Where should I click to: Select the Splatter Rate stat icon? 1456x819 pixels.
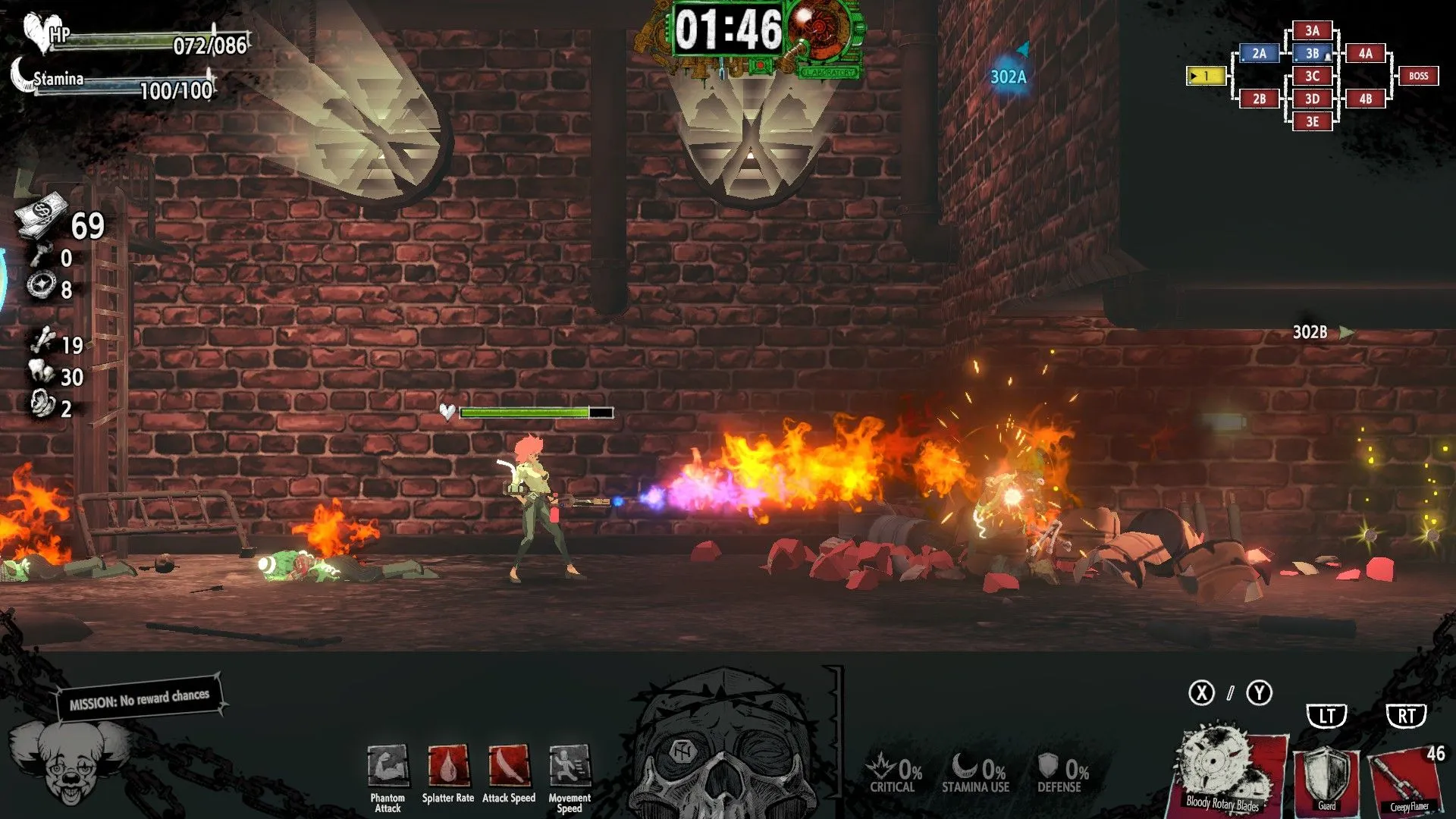click(x=448, y=766)
